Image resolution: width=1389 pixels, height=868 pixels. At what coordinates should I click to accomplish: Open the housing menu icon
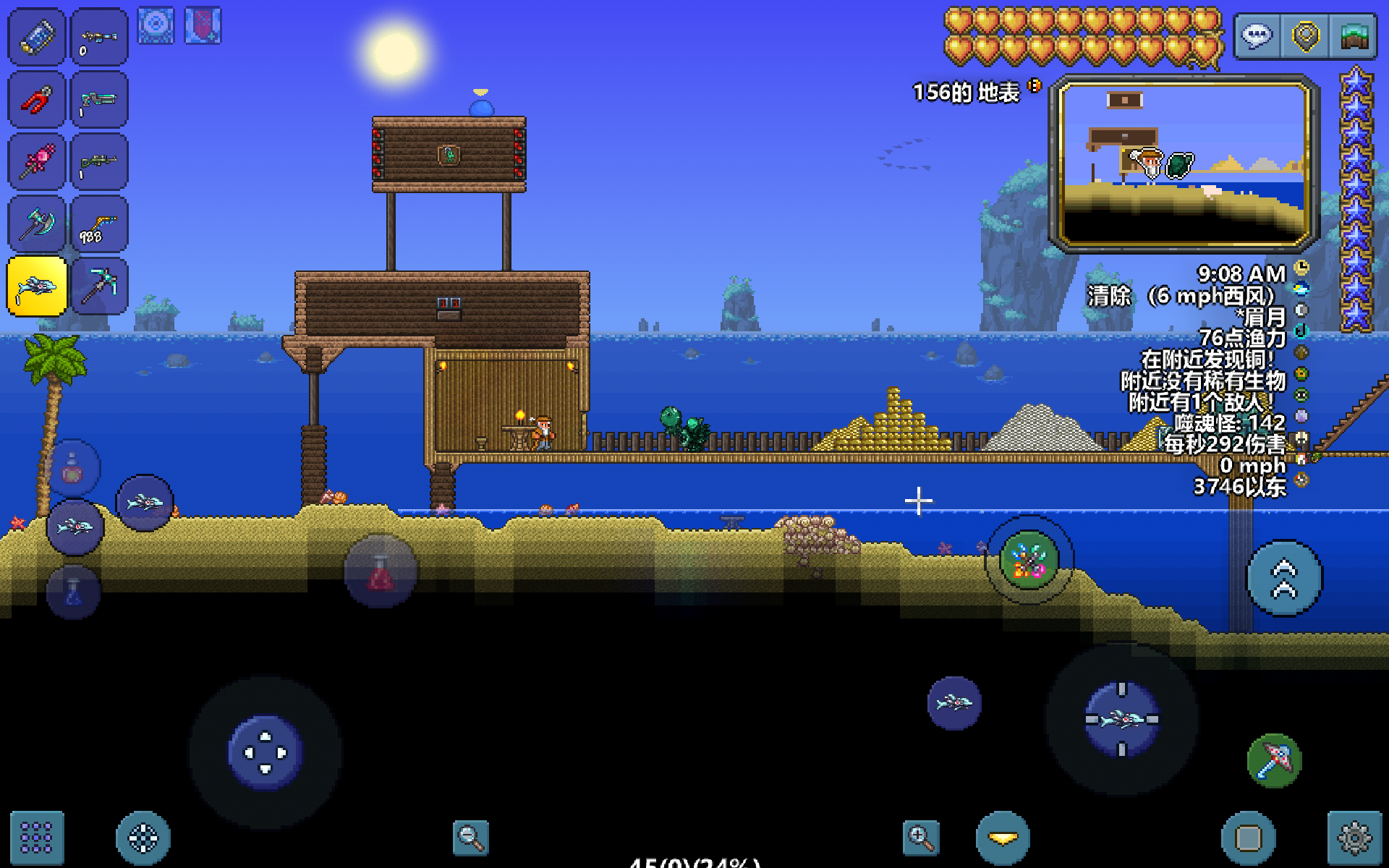tap(1354, 36)
